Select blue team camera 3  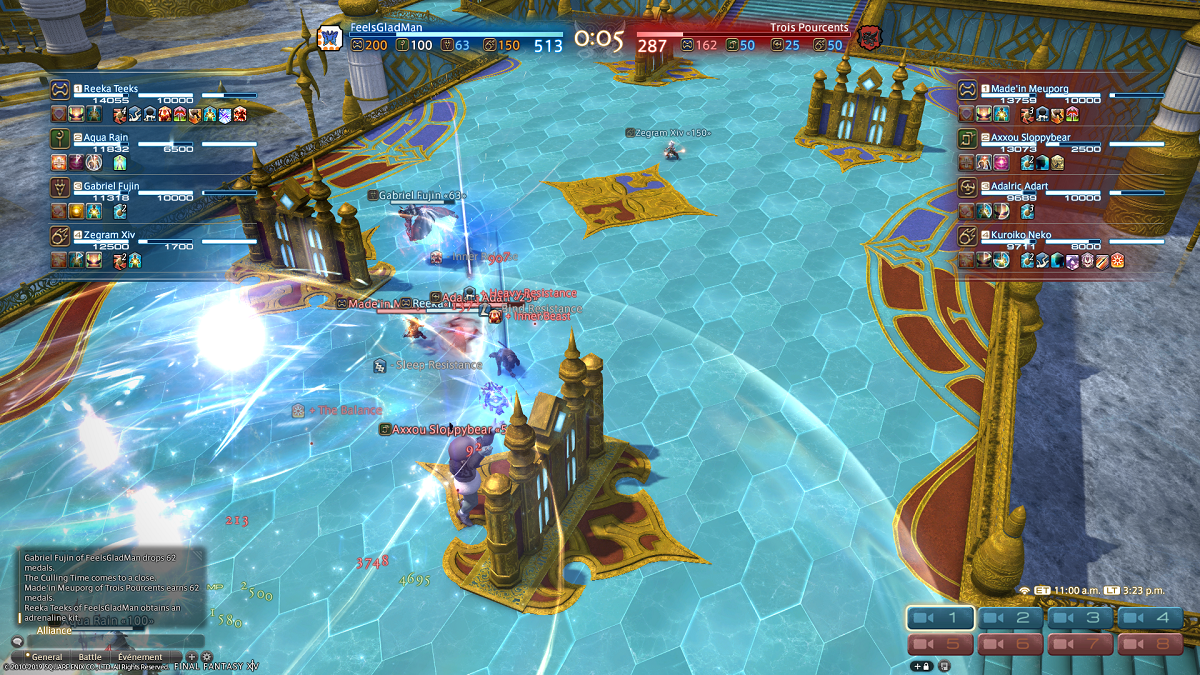pos(1081,618)
